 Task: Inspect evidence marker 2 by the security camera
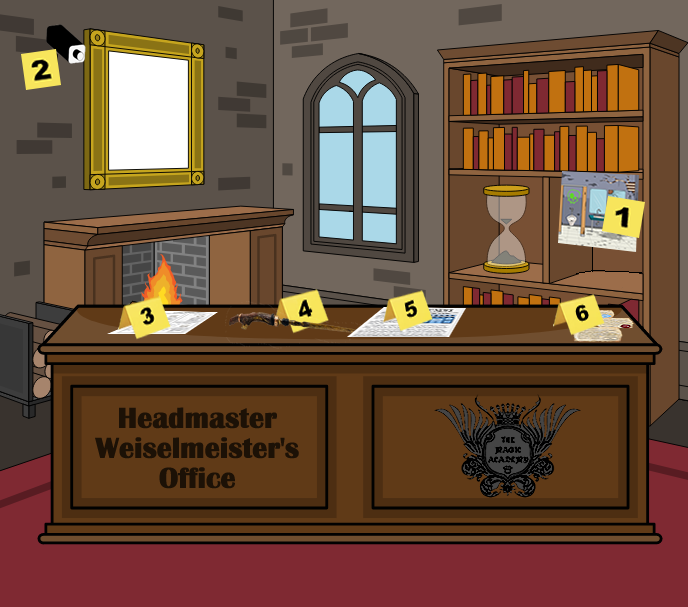[41, 70]
